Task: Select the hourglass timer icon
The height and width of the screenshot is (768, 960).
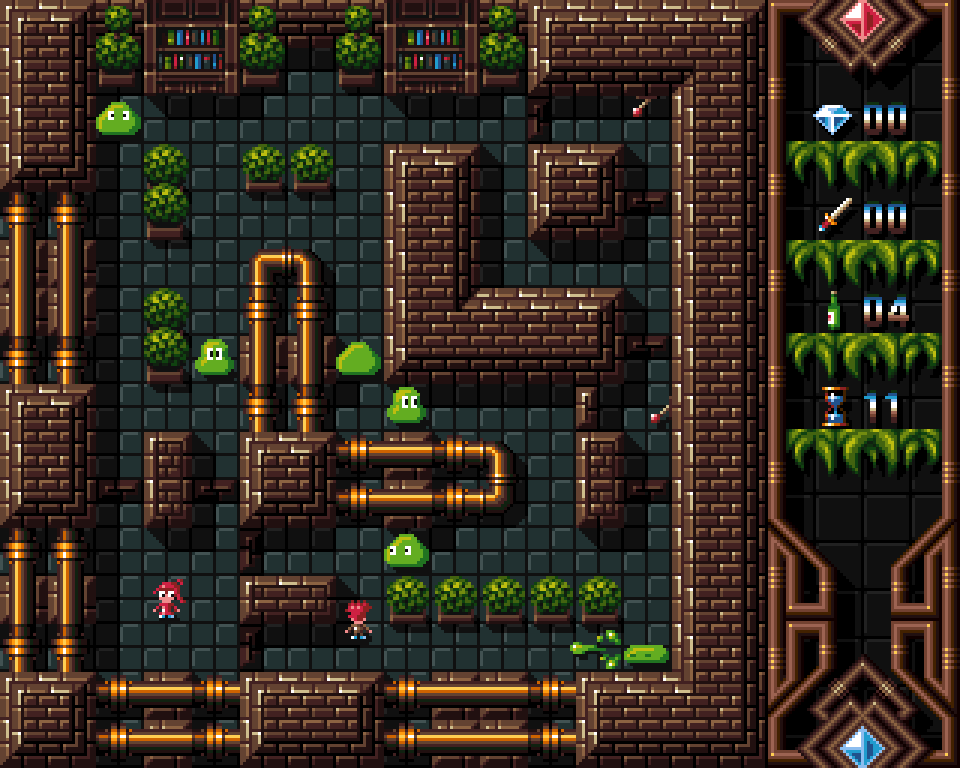Action: (833, 407)
